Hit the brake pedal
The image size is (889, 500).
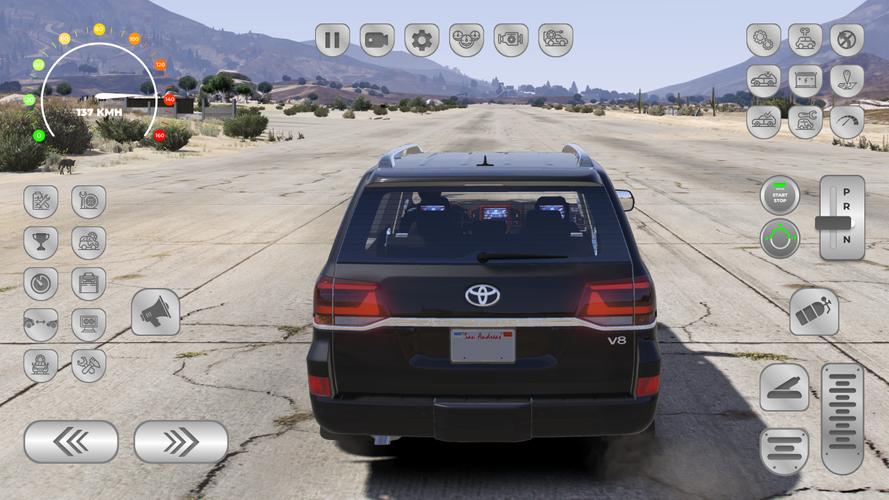point(784,387)
